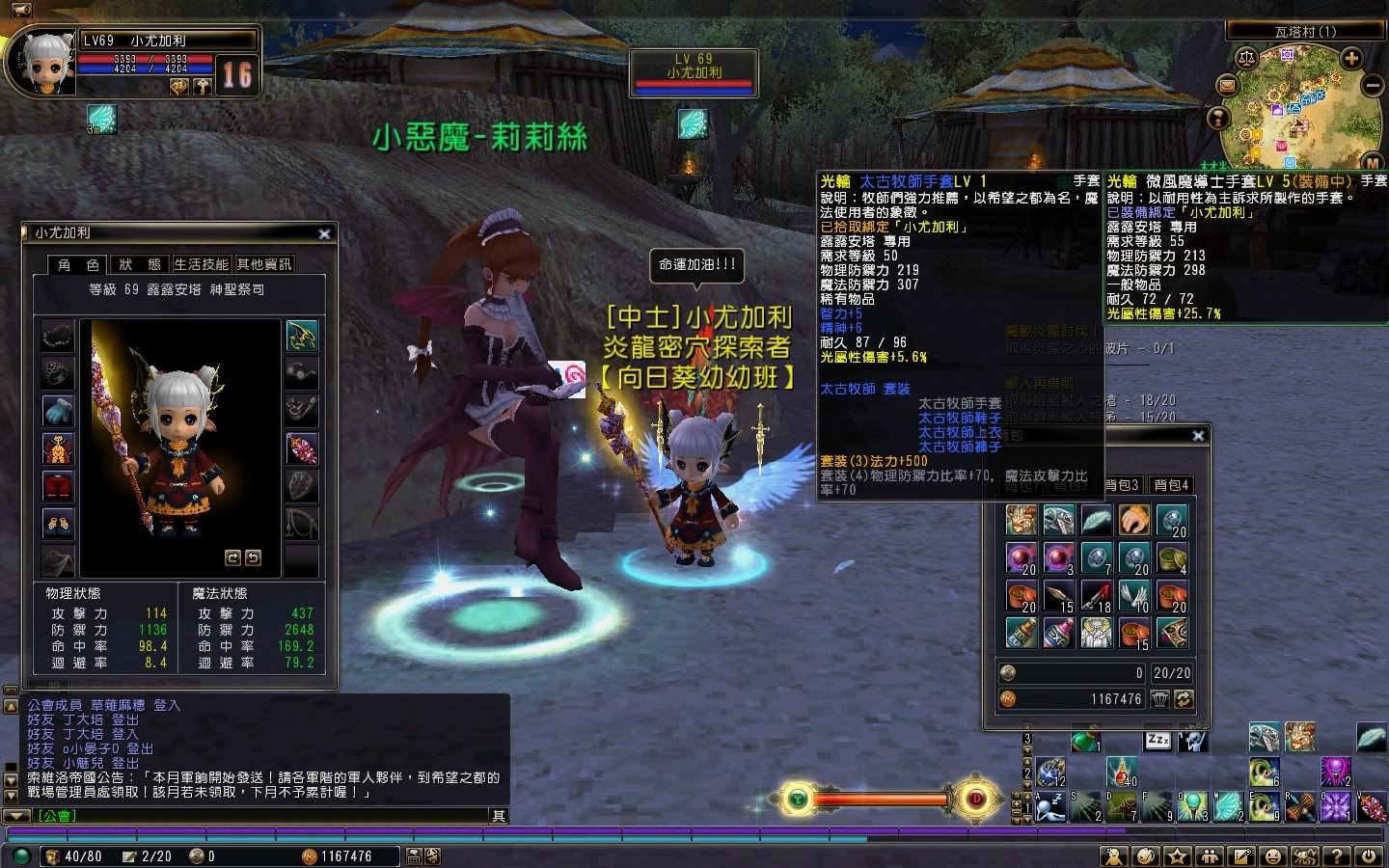Viewport: 1389px width, 868px height.
Task: Open the help question mark menu button
Action: coord(1336,855)
